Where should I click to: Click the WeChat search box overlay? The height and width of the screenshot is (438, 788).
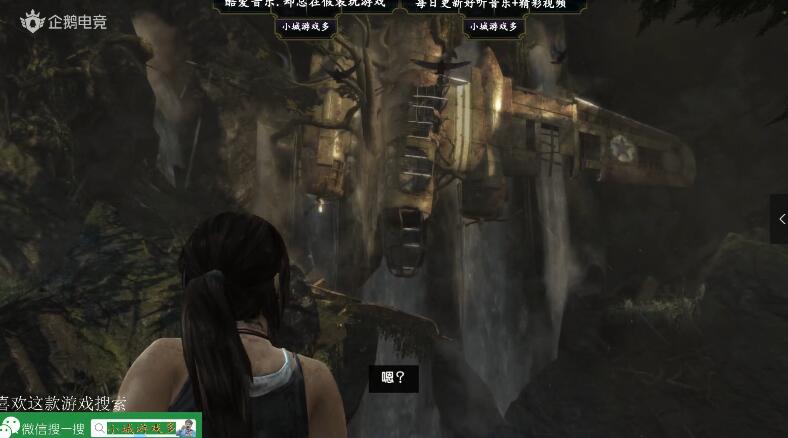tap(142, 428)
